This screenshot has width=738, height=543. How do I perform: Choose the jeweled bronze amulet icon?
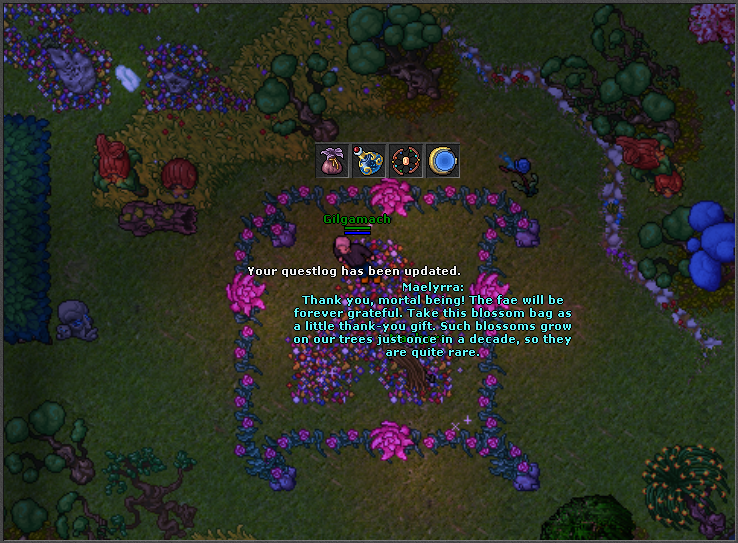(x=405, y=161)
